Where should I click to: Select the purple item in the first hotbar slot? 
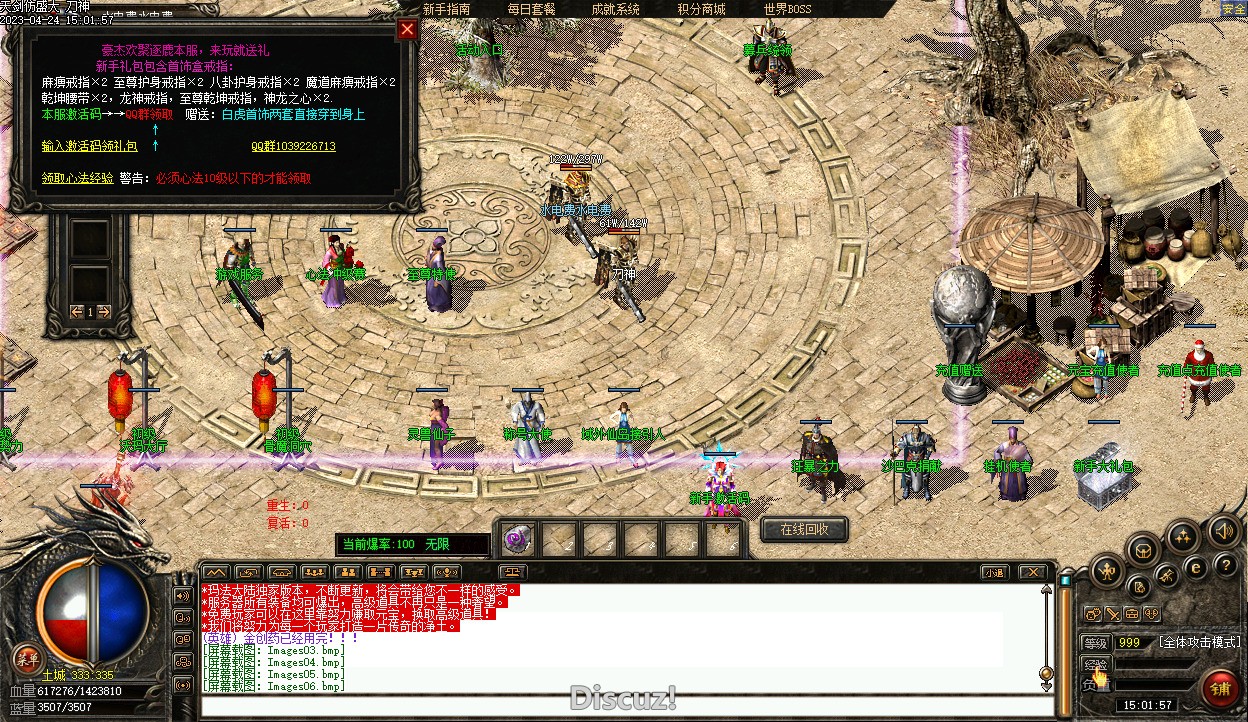click(x=518, y=540)
